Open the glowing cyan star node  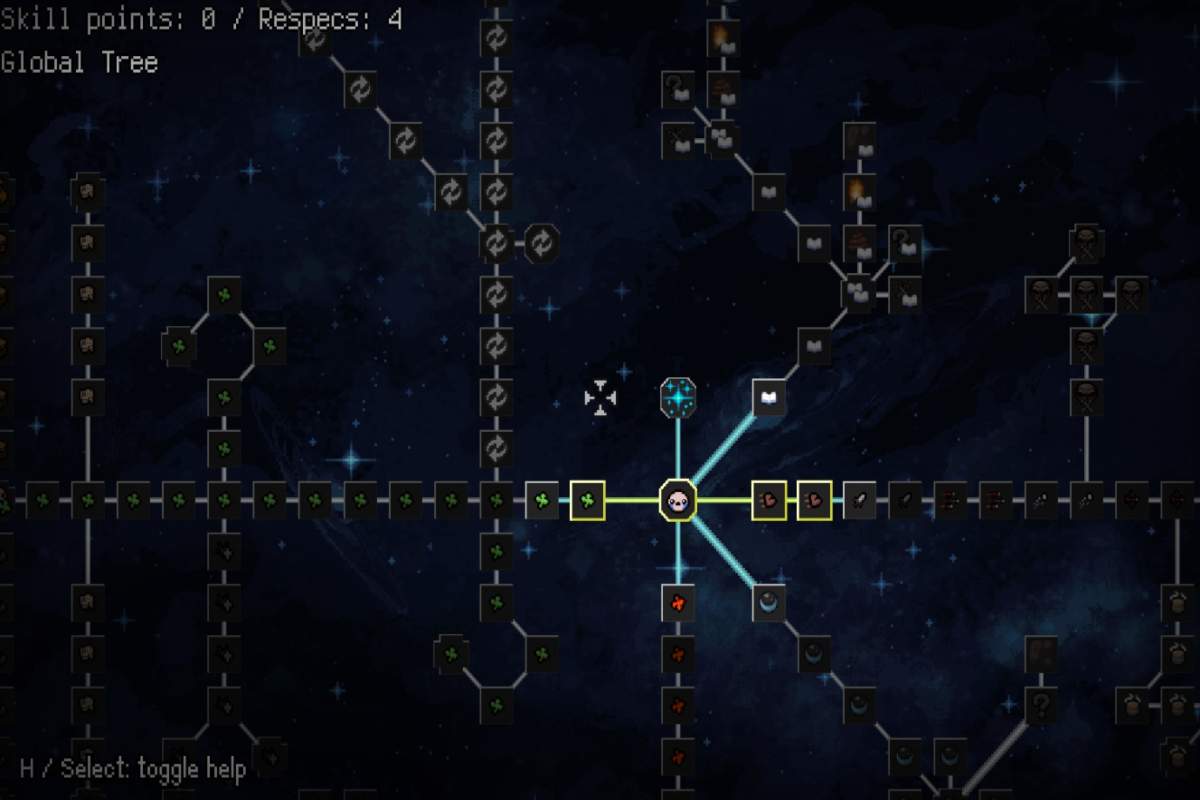point(678,398)
